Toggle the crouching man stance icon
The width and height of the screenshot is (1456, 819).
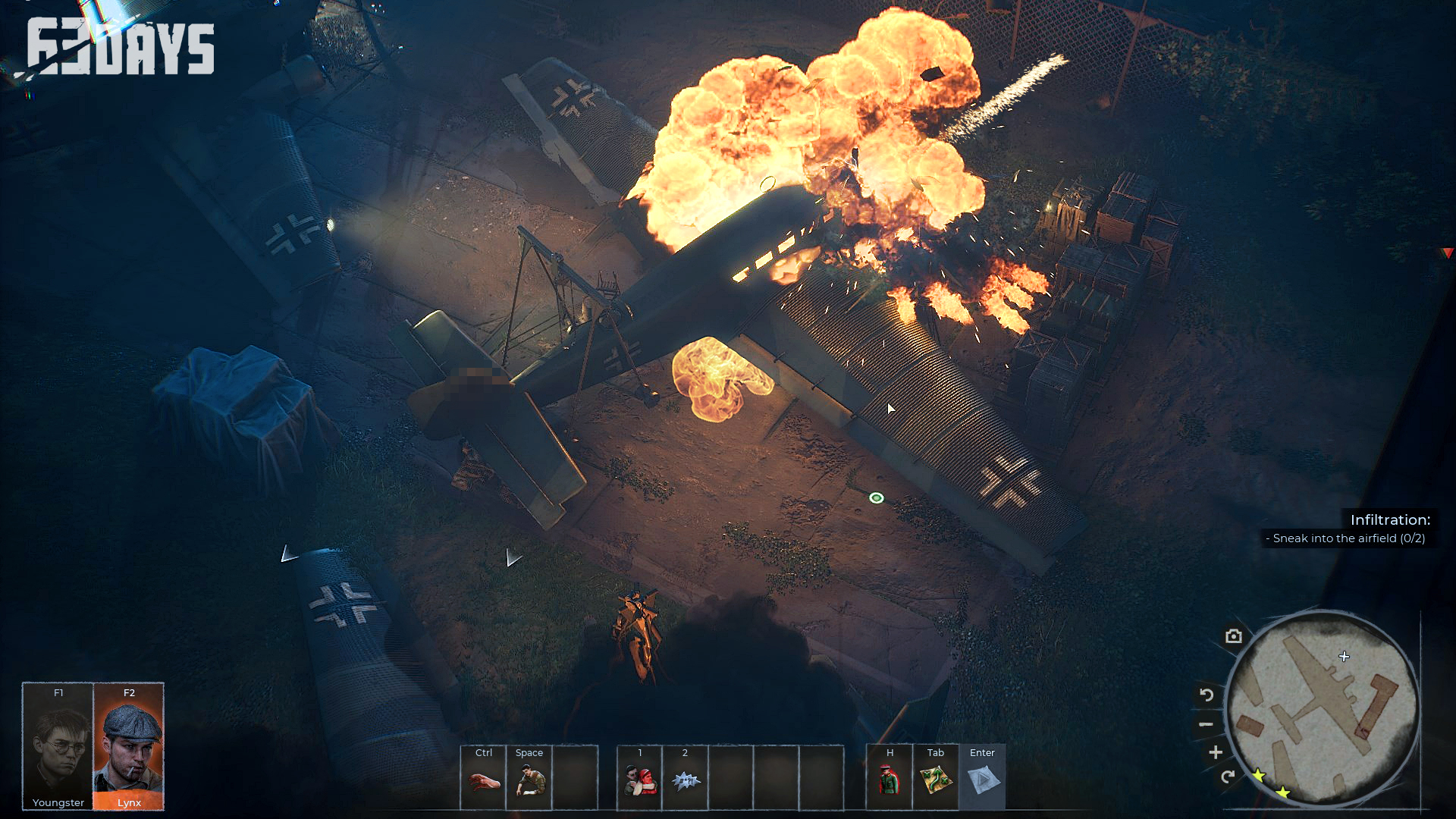click(x=529, y=781)
